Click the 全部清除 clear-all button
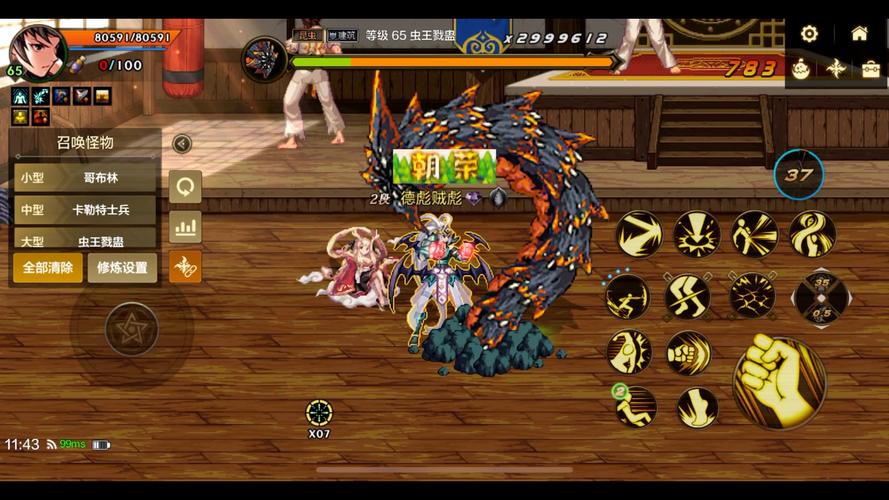The image size is (889, 500). 48,268
